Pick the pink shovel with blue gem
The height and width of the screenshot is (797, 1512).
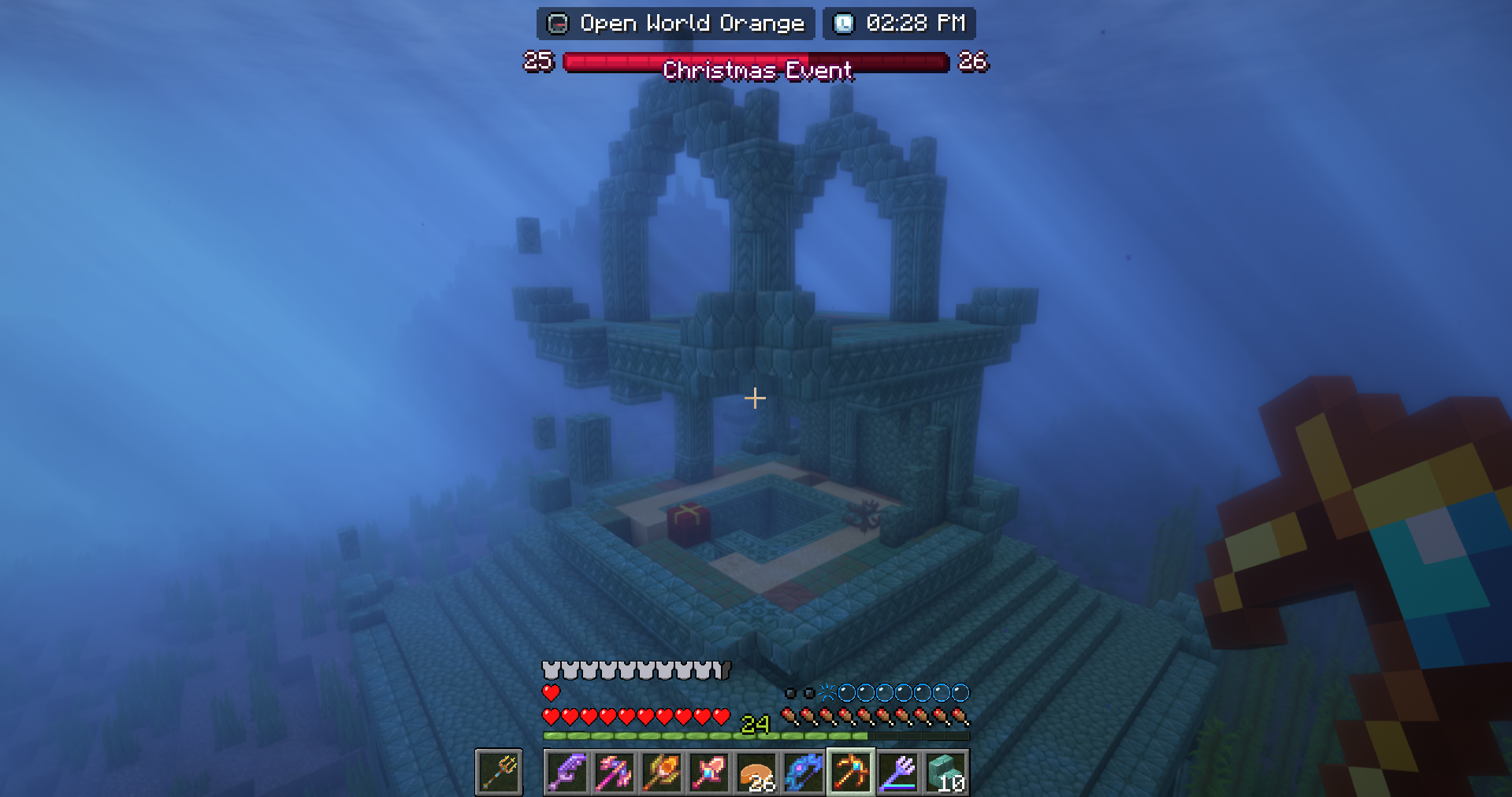[x=708, y=773]
